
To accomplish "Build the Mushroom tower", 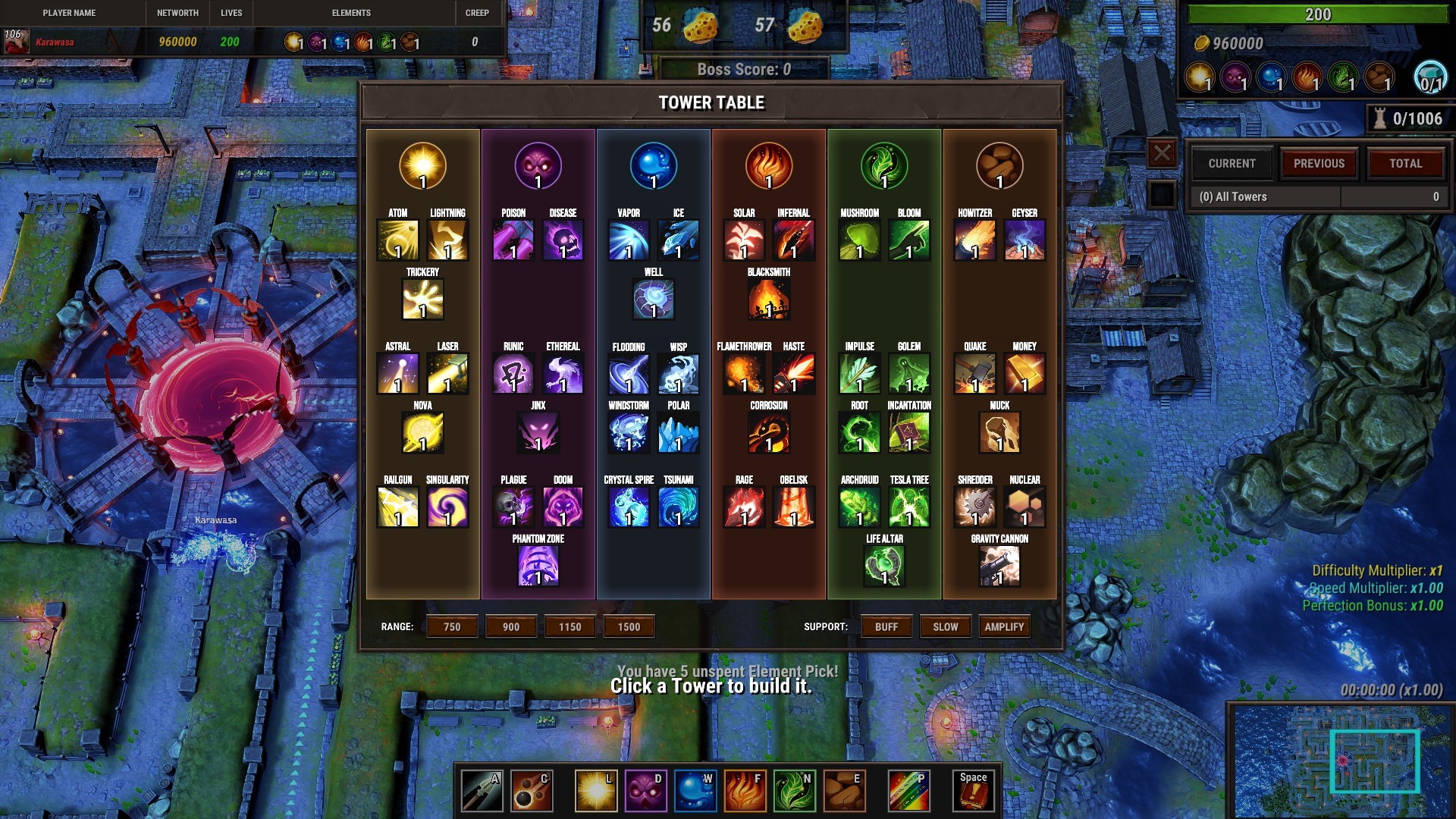I will tap(858, 240).
